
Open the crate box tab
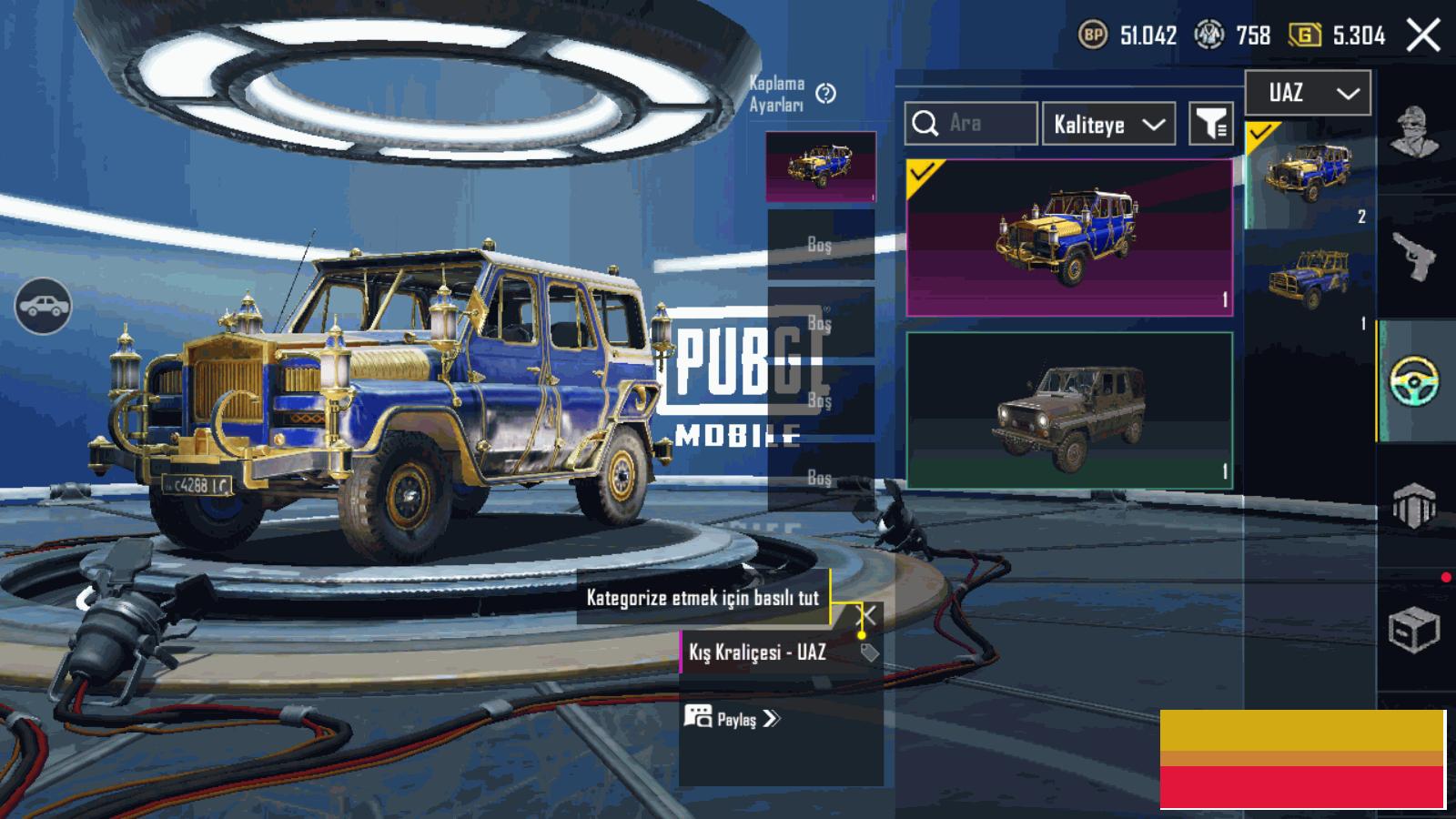1413,630
